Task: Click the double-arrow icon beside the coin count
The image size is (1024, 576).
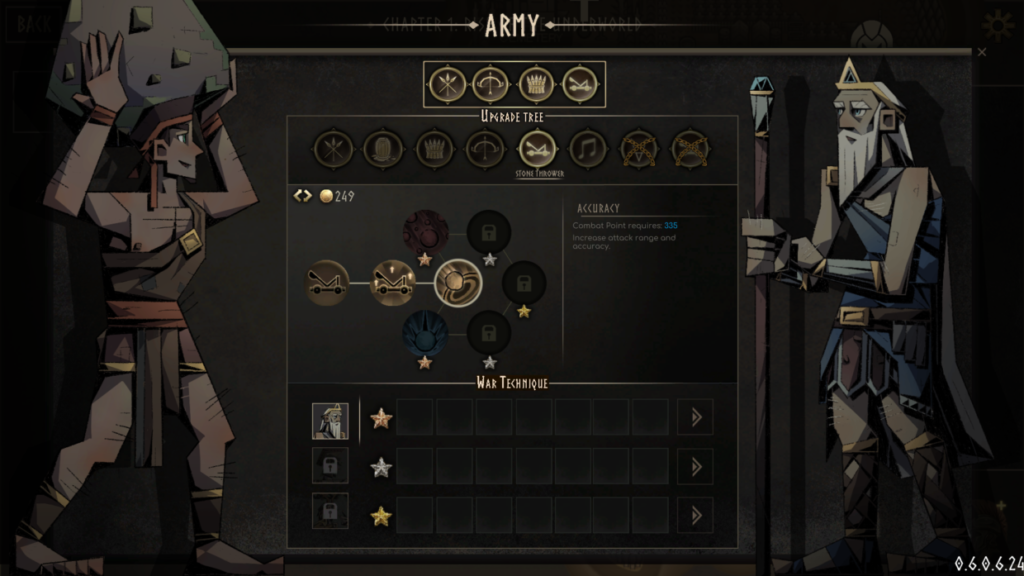Action: coord(303,196)
